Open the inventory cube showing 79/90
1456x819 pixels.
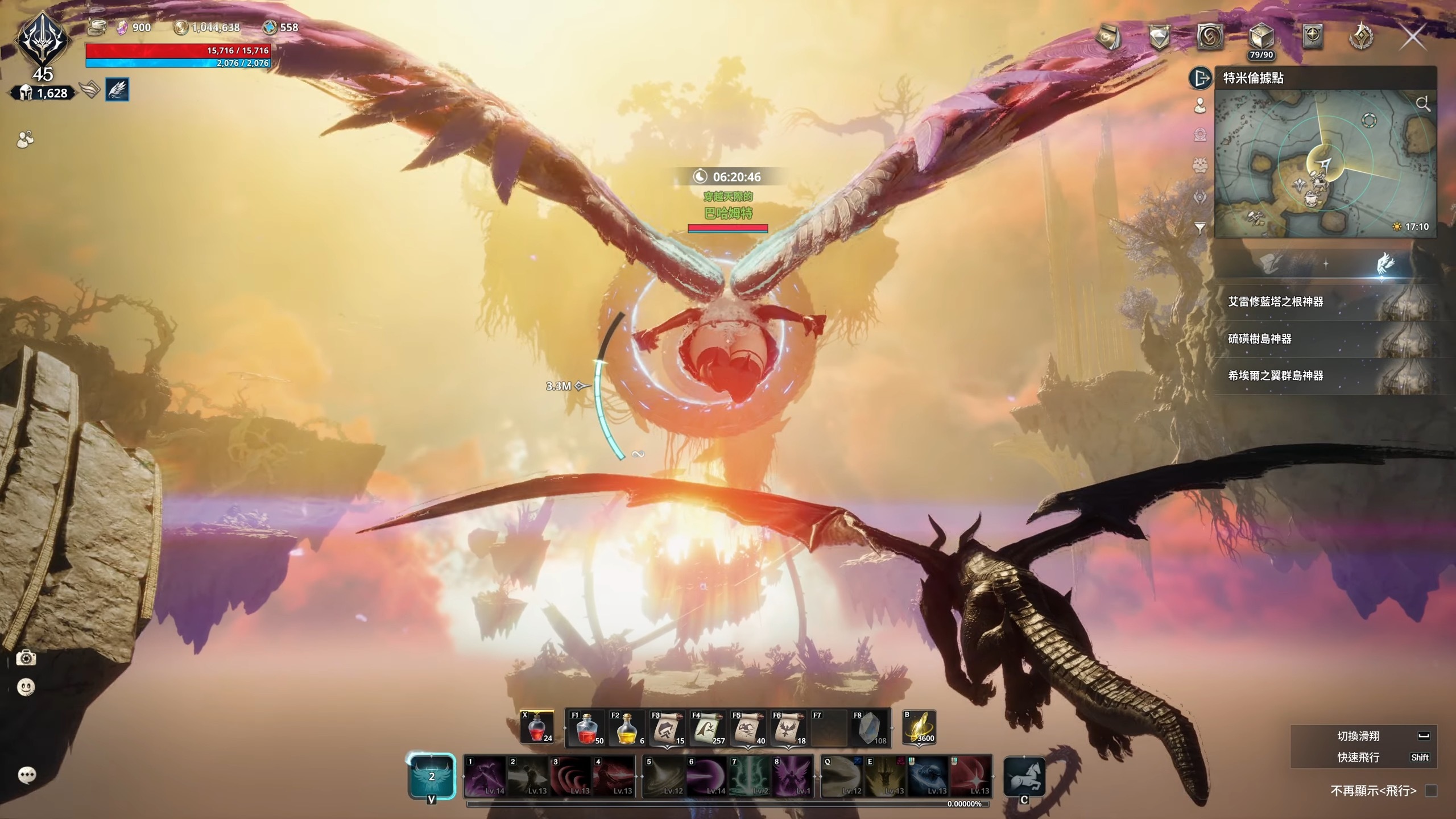point(1261,38)
